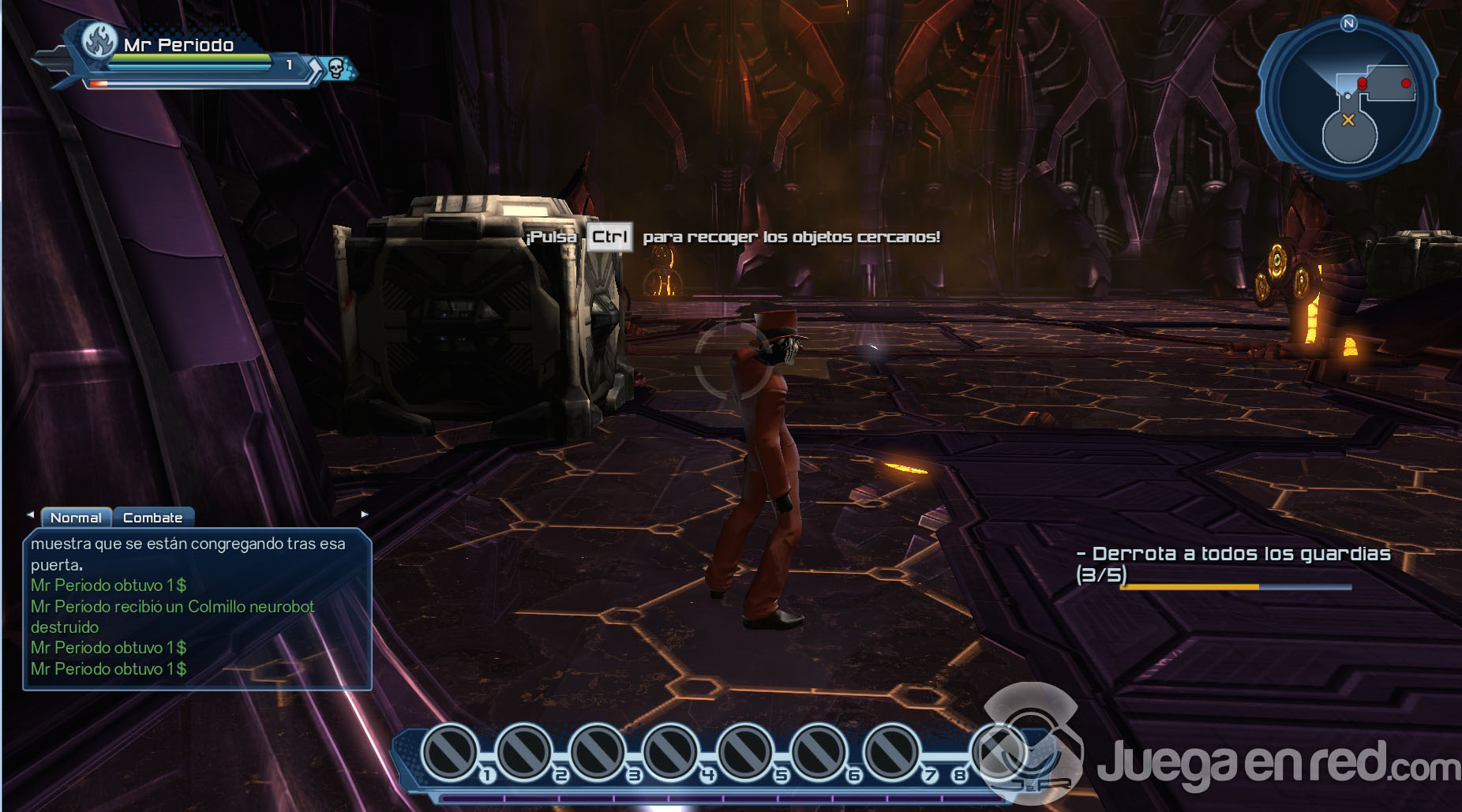Select empty ability slot number 7
The height and width of the screenshot is (812, 1462).
tap(890, 753)
